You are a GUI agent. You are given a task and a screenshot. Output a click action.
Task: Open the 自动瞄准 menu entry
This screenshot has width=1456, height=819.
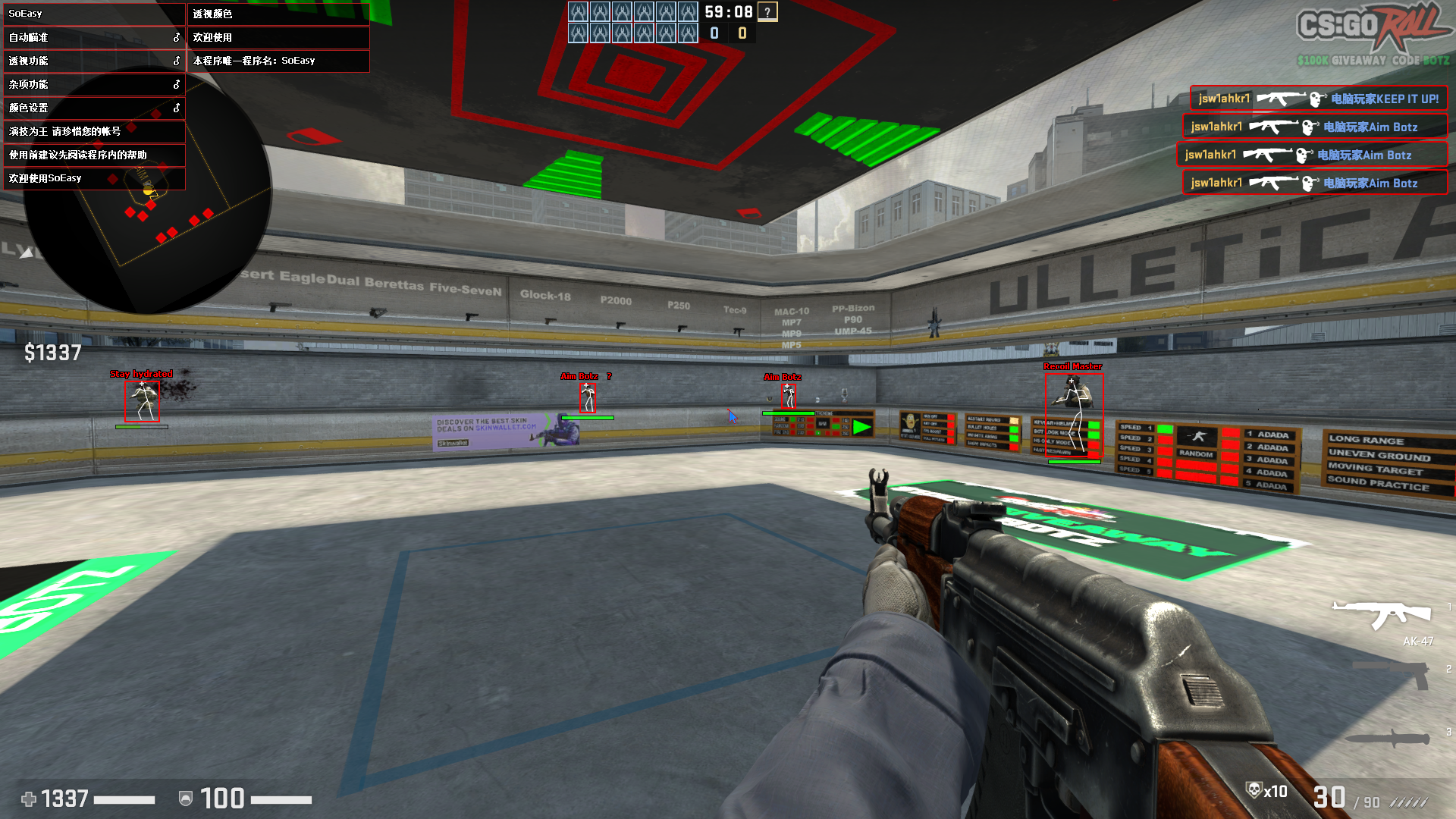93,37
